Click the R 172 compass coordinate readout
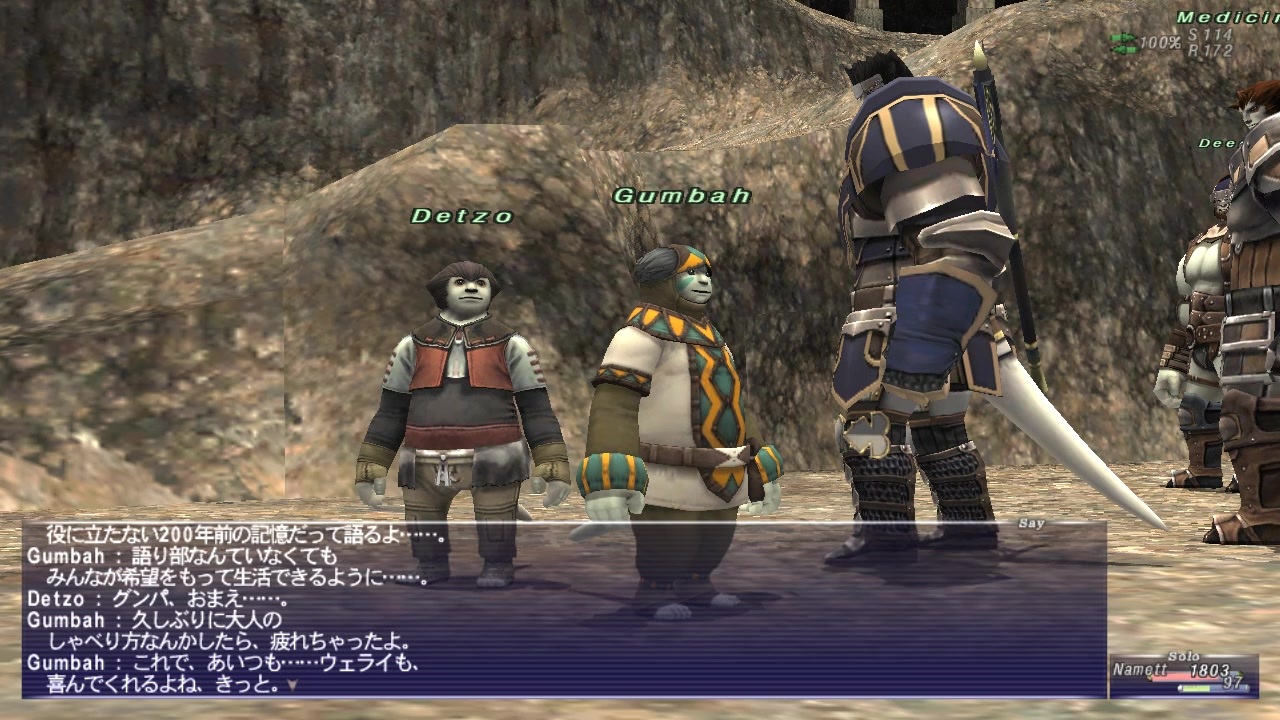The width and height of the screenshot is (1280, 720). click(x=1210, y=48)
